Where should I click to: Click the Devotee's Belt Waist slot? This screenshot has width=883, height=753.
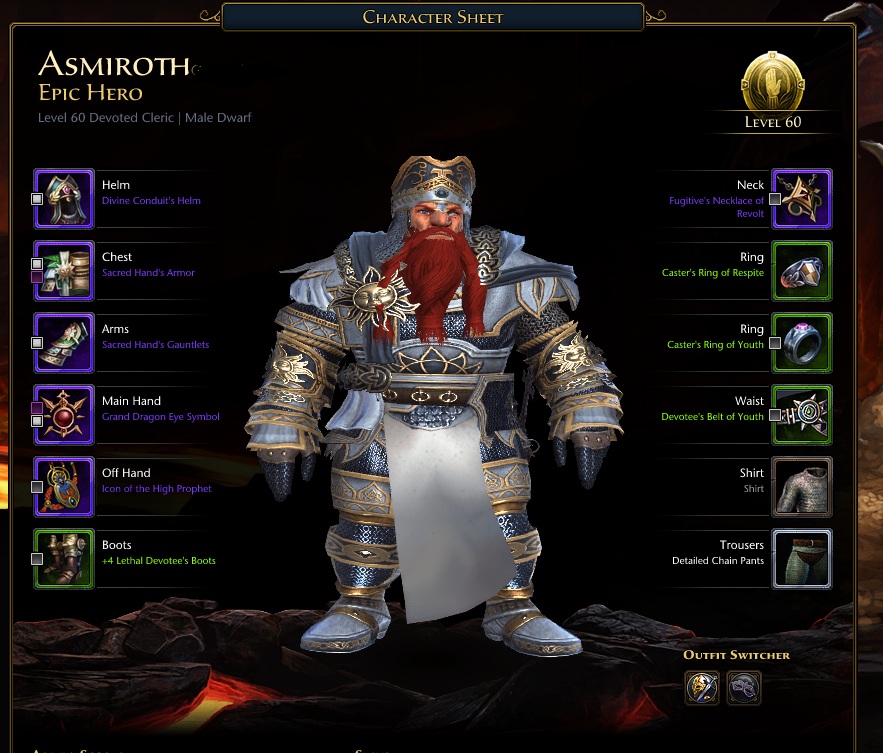(802, 415)
